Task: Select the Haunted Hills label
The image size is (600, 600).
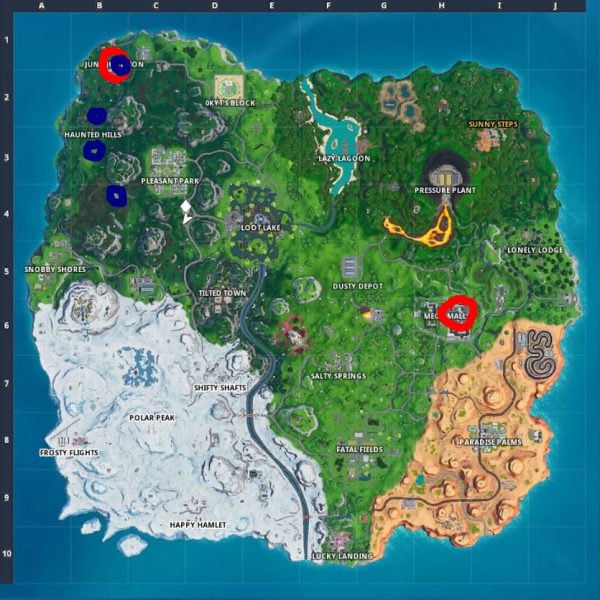Action: pos(92,134)
